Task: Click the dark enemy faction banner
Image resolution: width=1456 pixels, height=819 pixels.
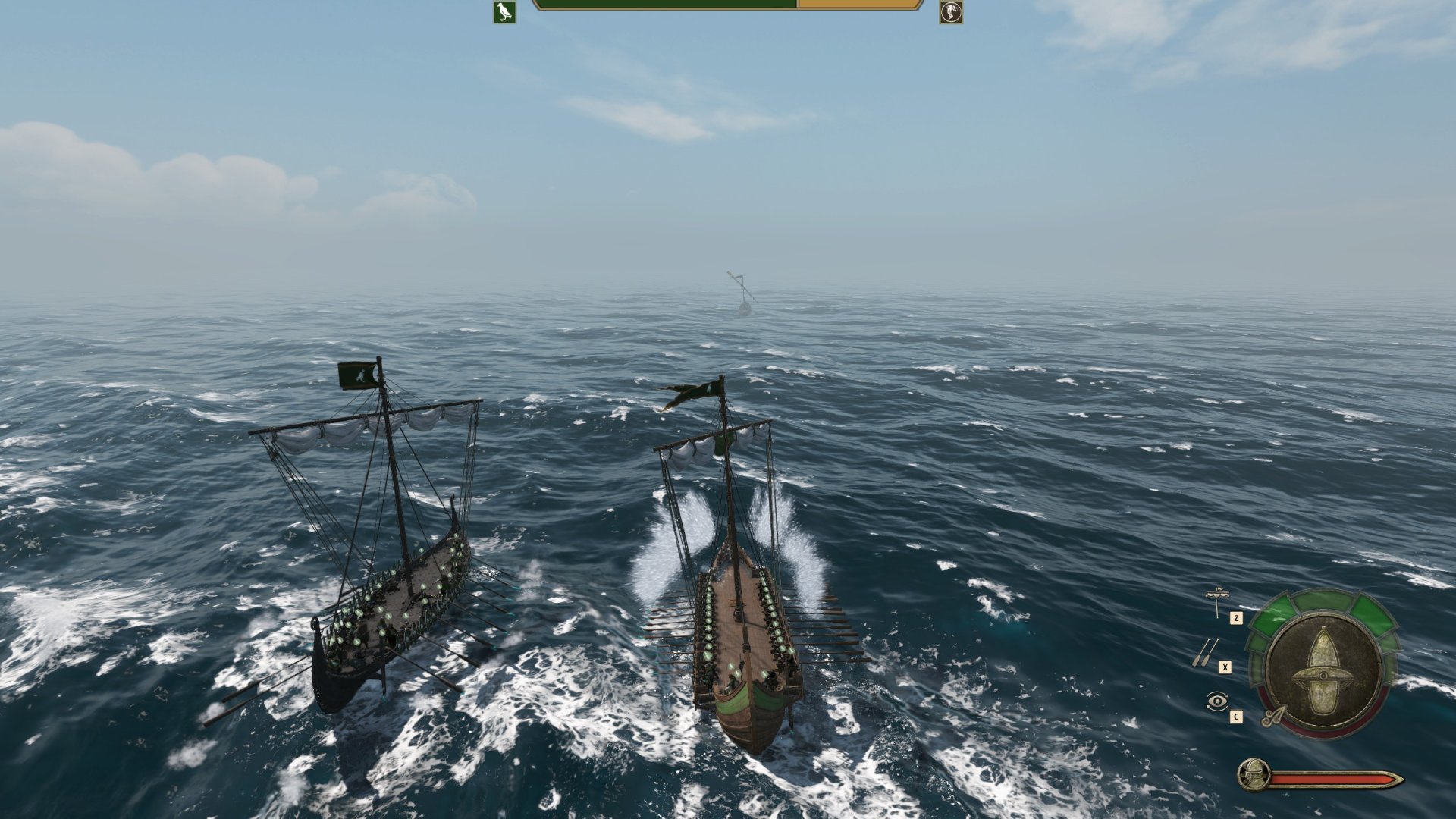Action: click(x=951, y=12)
